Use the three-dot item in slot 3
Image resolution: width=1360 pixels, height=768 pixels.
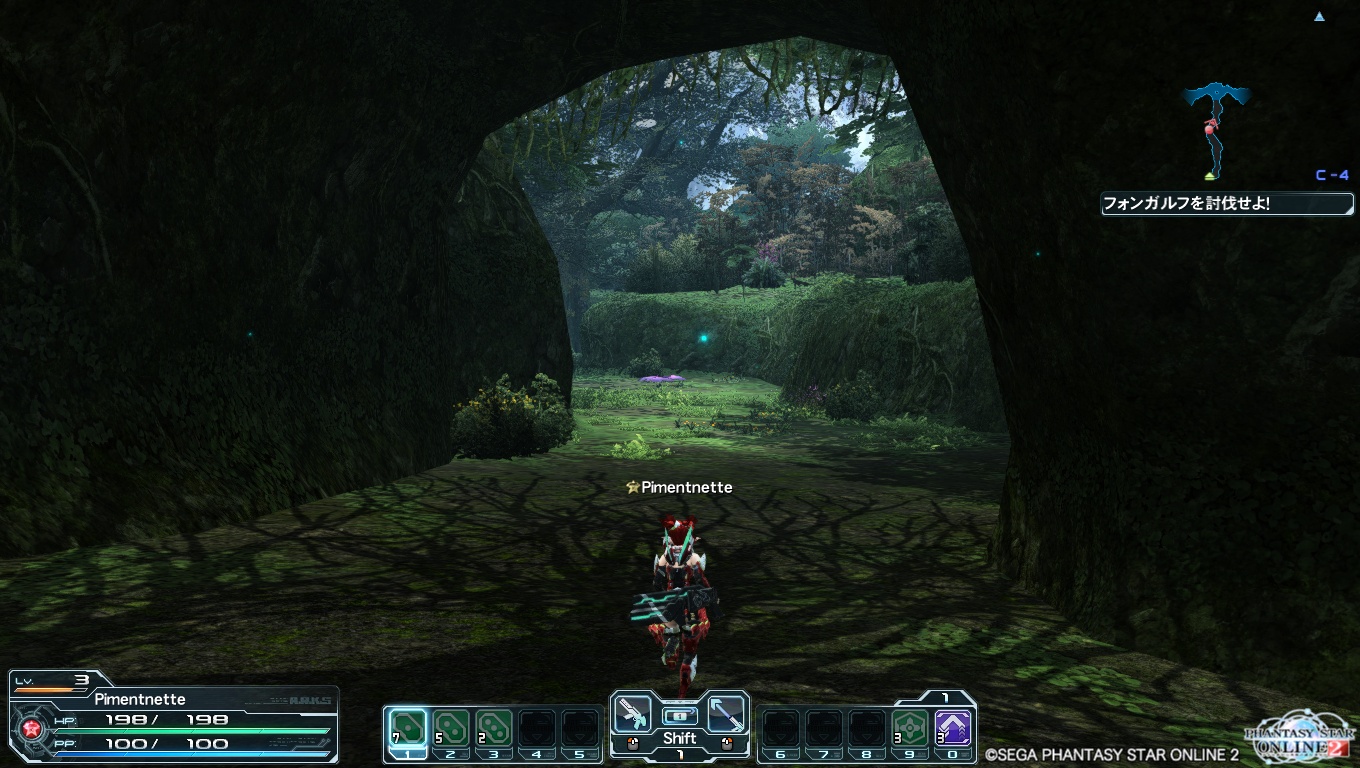(494, 727)
